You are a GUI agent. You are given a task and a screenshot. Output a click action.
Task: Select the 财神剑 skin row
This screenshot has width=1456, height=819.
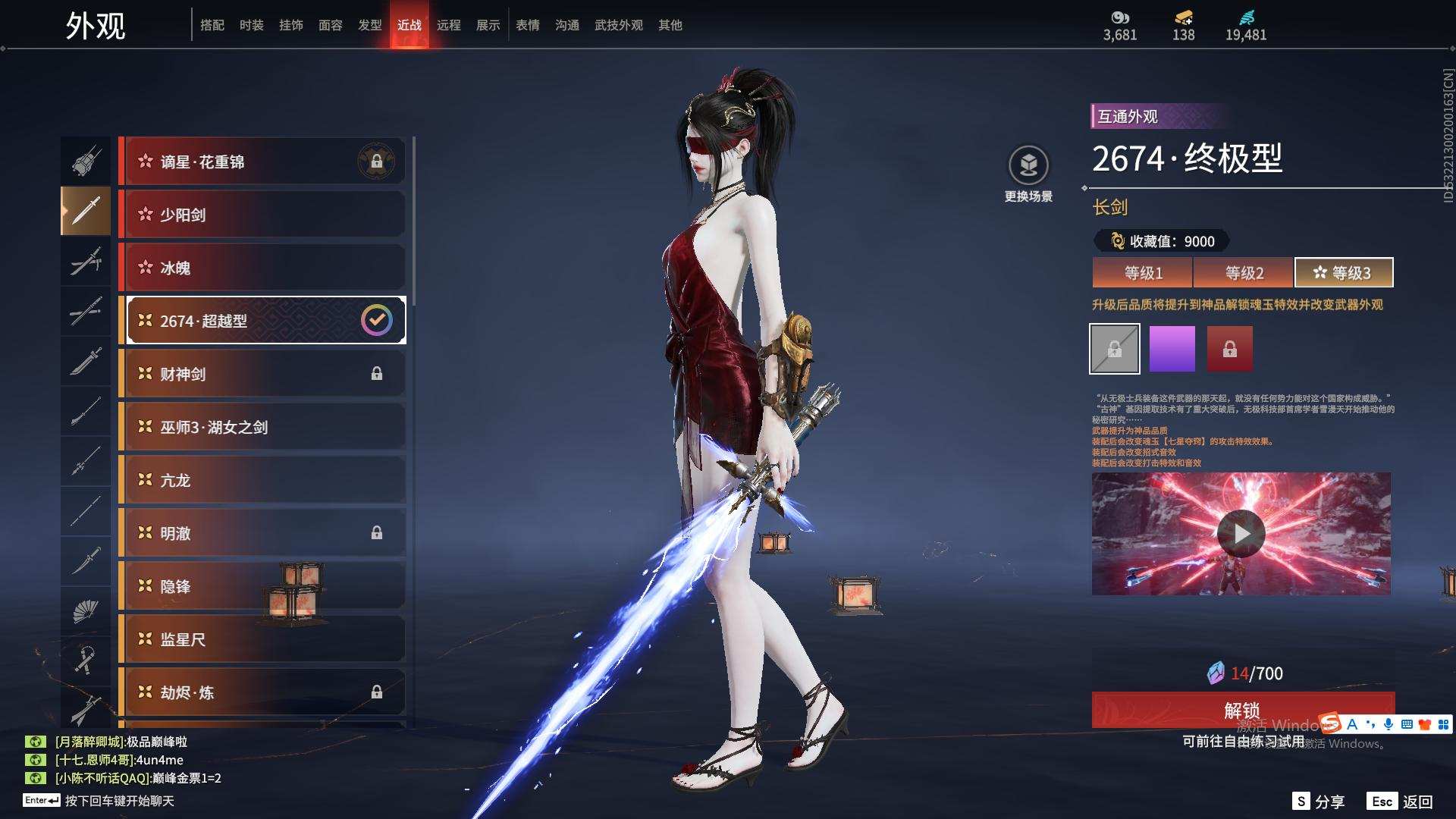(x=262, y=374)
